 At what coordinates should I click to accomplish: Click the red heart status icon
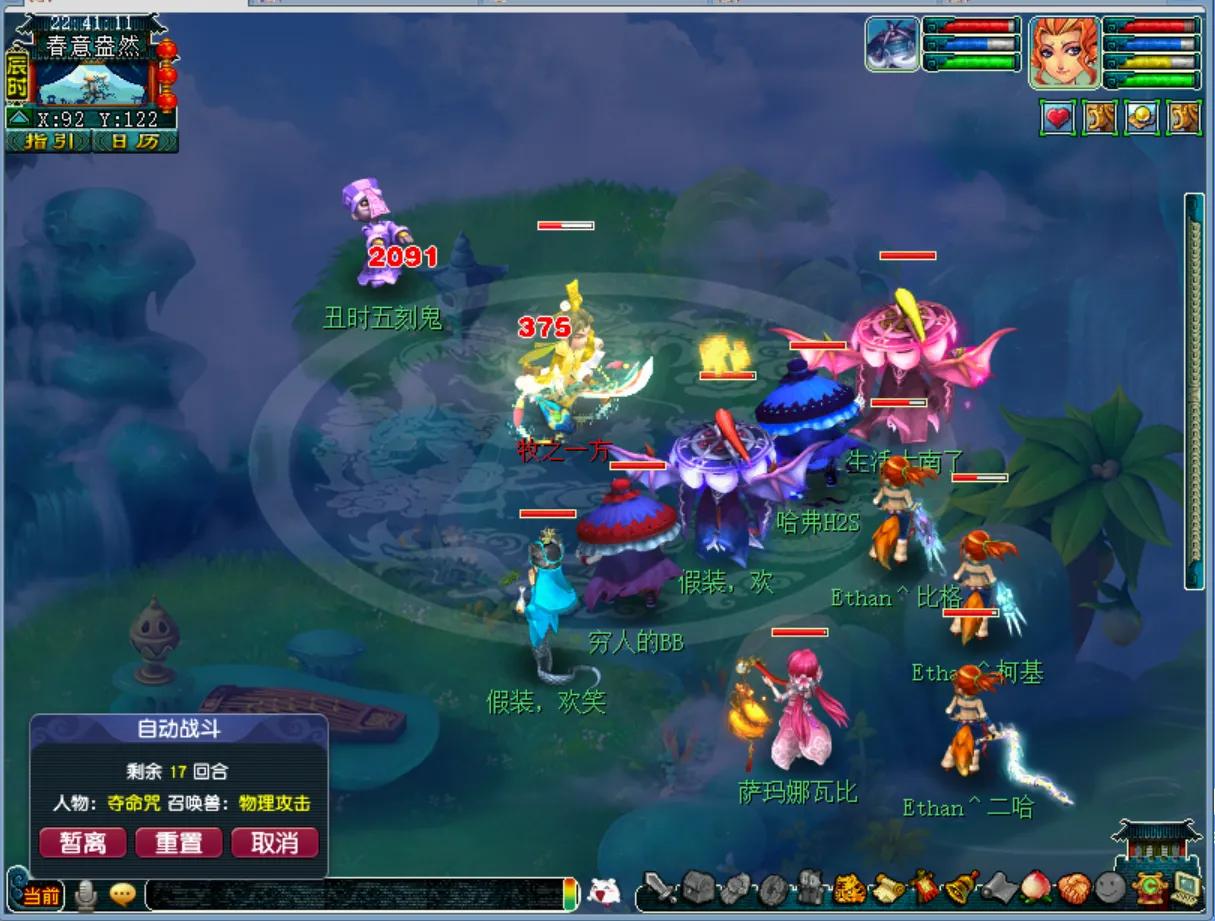point(1058,118)
